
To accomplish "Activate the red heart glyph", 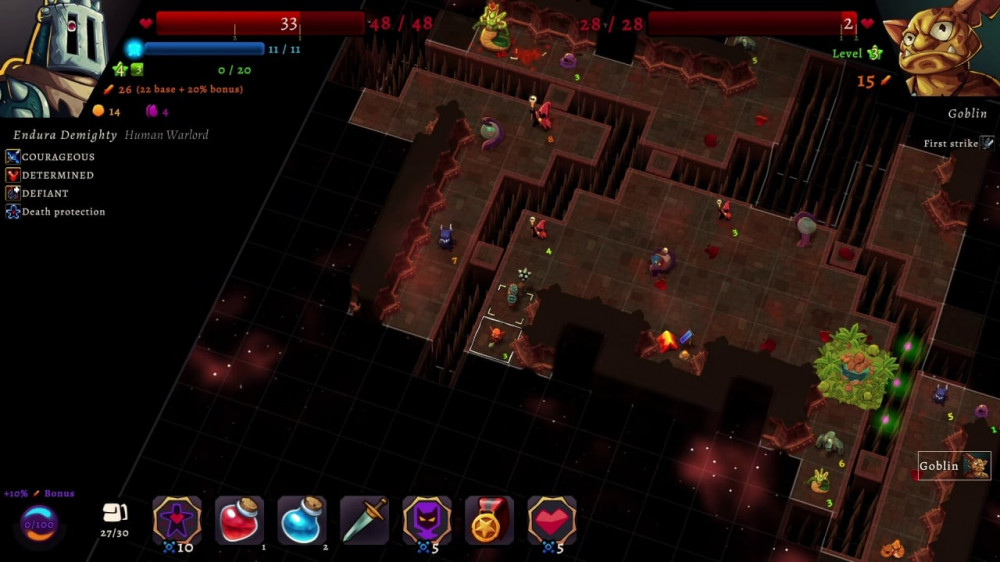I will [552, 521].
